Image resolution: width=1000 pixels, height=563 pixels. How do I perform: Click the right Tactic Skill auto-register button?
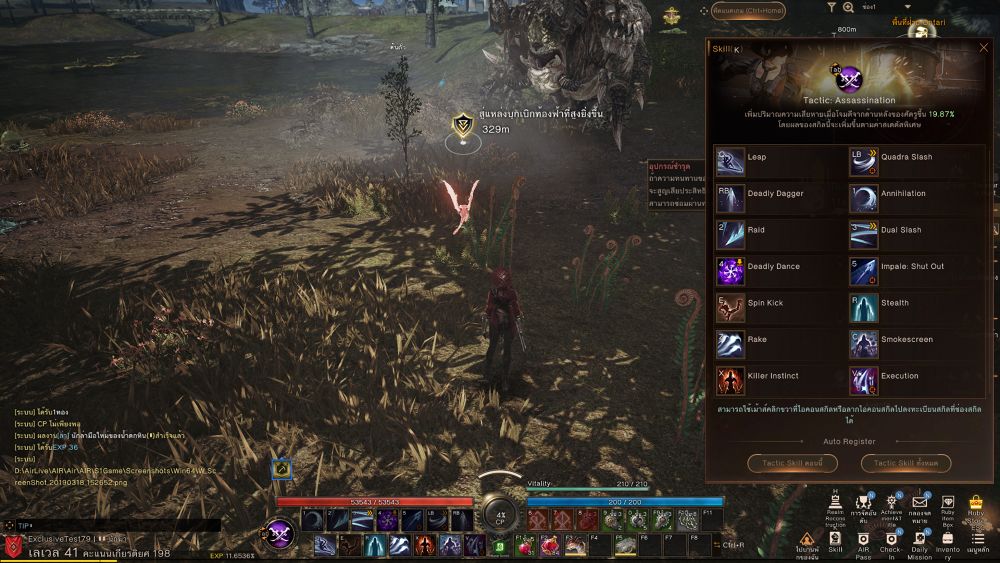905,463
